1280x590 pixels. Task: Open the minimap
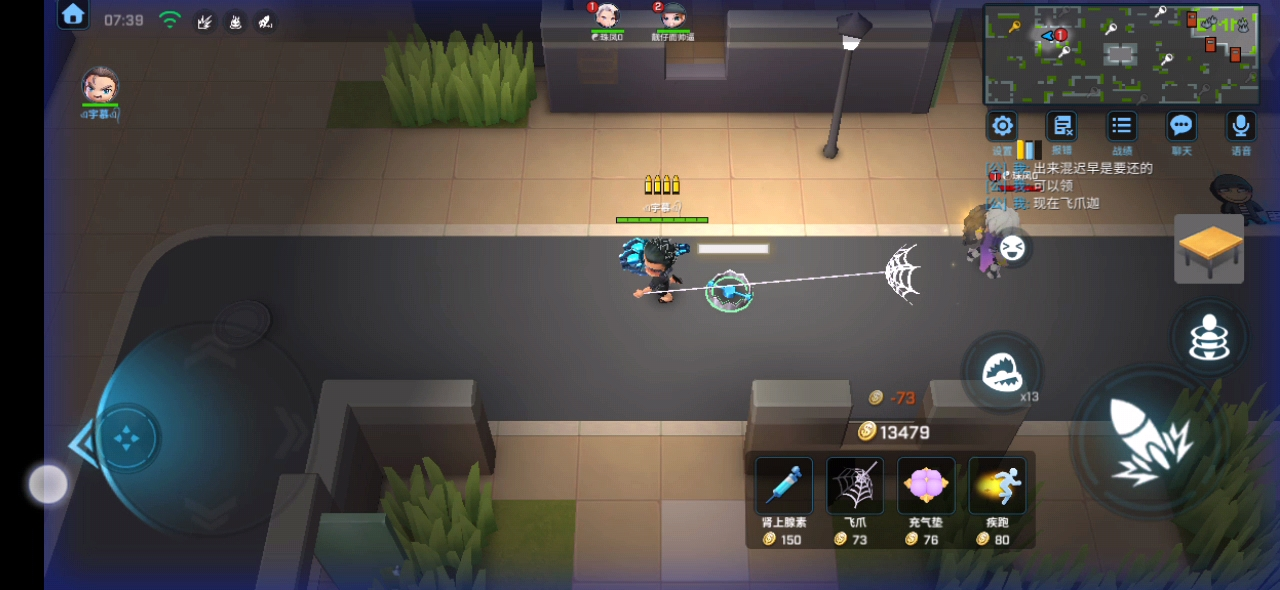tap(1121, 54)
